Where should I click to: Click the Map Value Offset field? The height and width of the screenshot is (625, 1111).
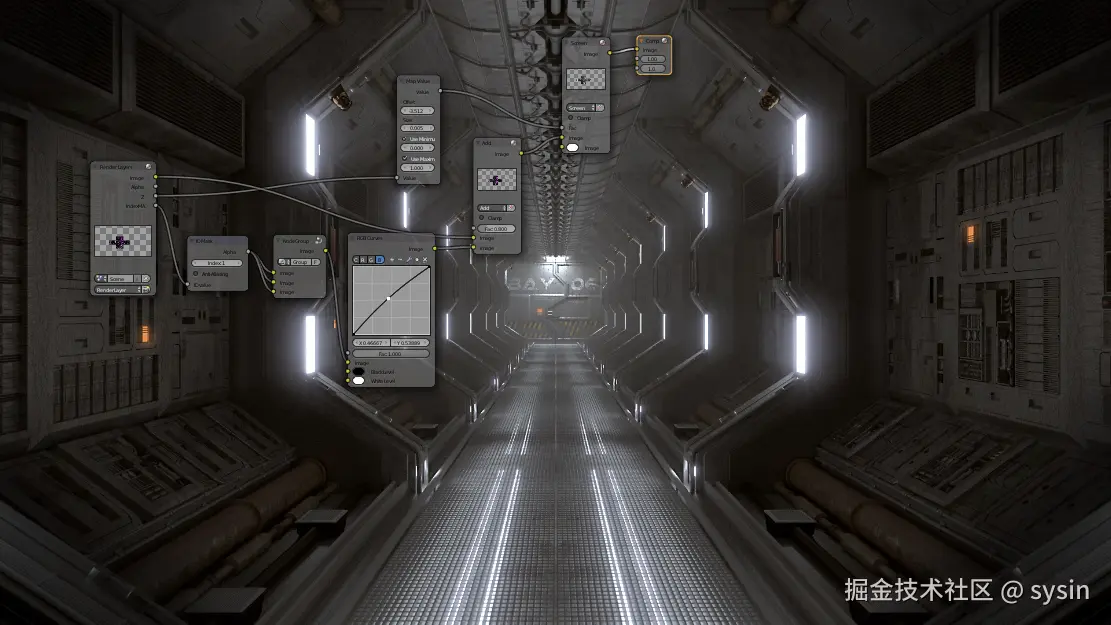point(417,109)
